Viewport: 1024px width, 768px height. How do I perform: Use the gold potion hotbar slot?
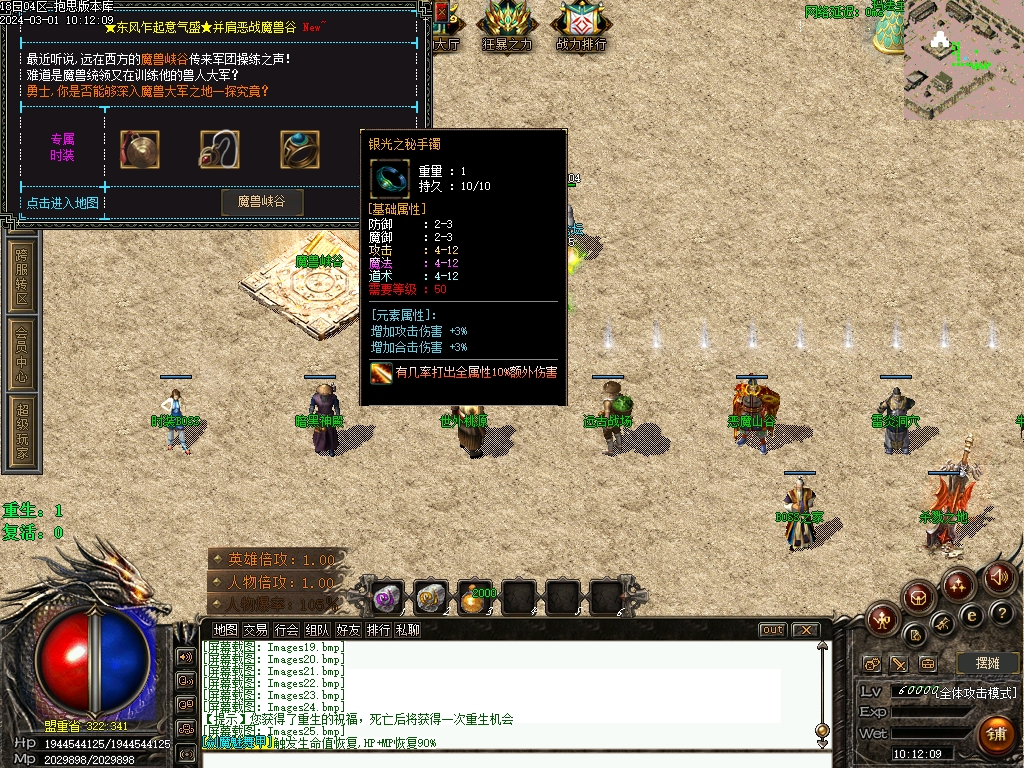coord(474,597)
